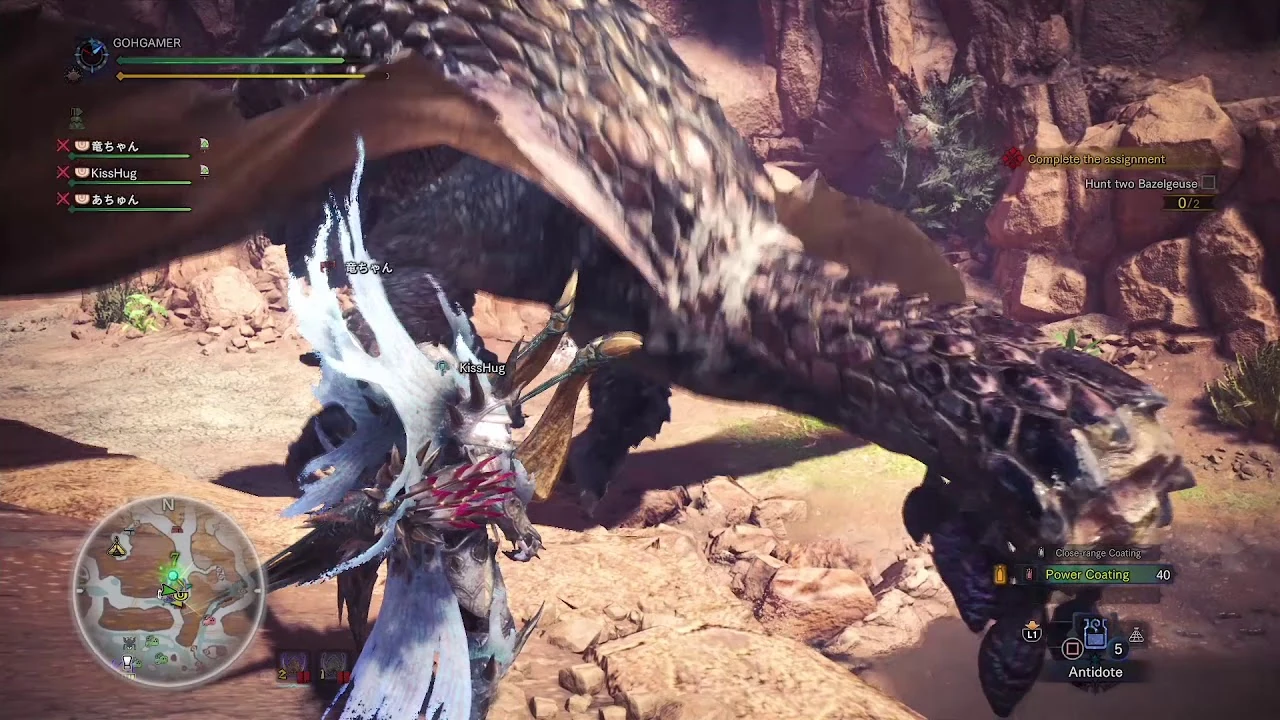This screenshot has width=1280, height=720.
Task: Click the 0/2 hunt progress counter
Action: coord(1190,201)
